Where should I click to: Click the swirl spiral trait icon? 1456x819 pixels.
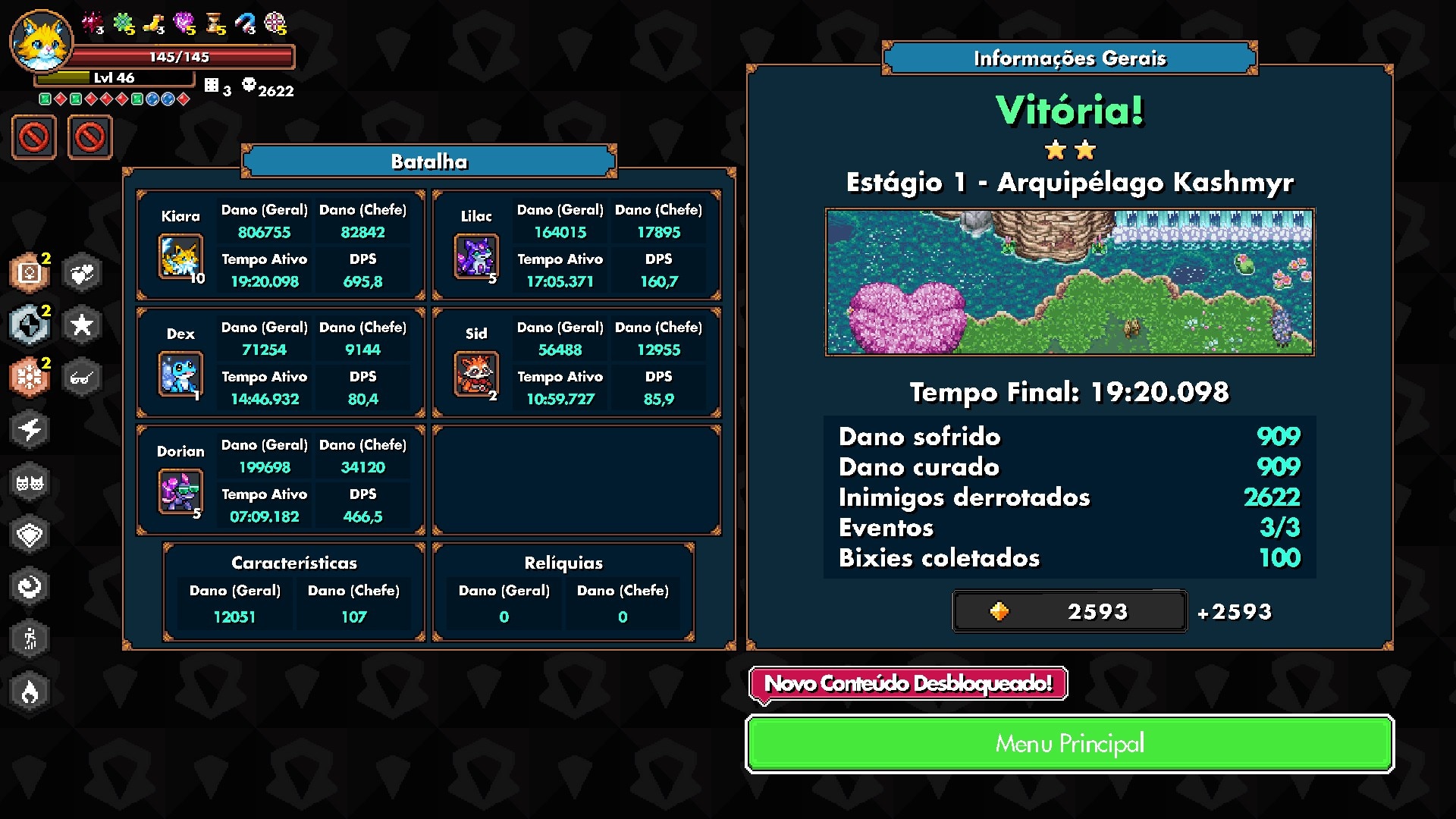[30, 587]
